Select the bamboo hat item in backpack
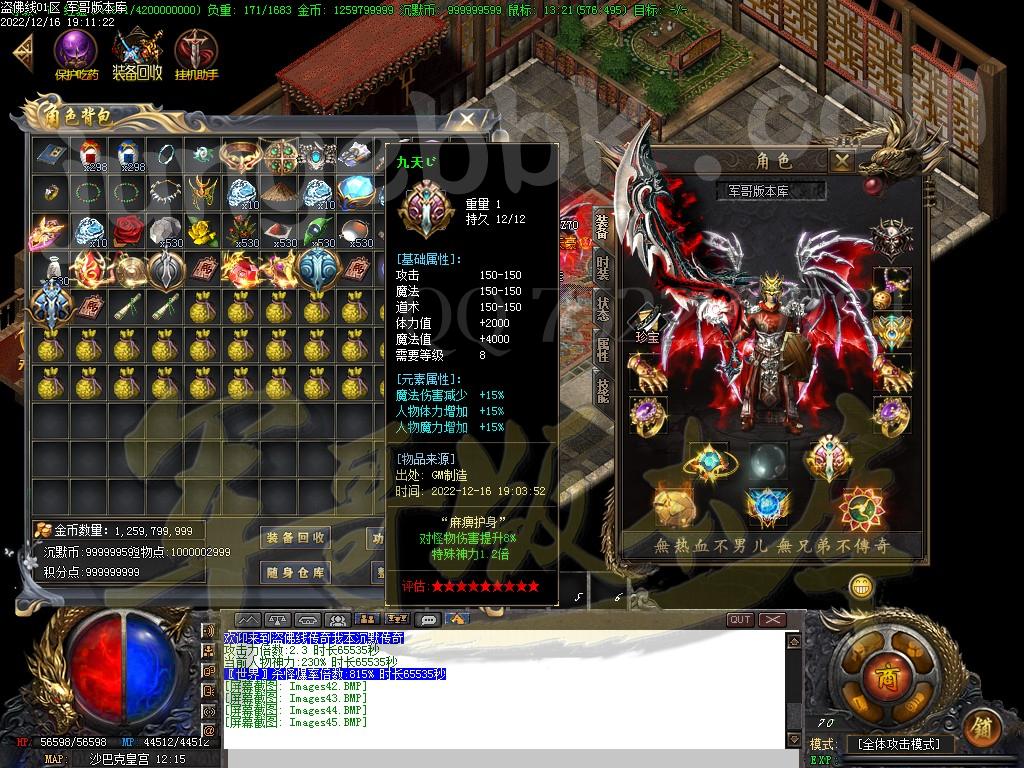 pos(278,190)
